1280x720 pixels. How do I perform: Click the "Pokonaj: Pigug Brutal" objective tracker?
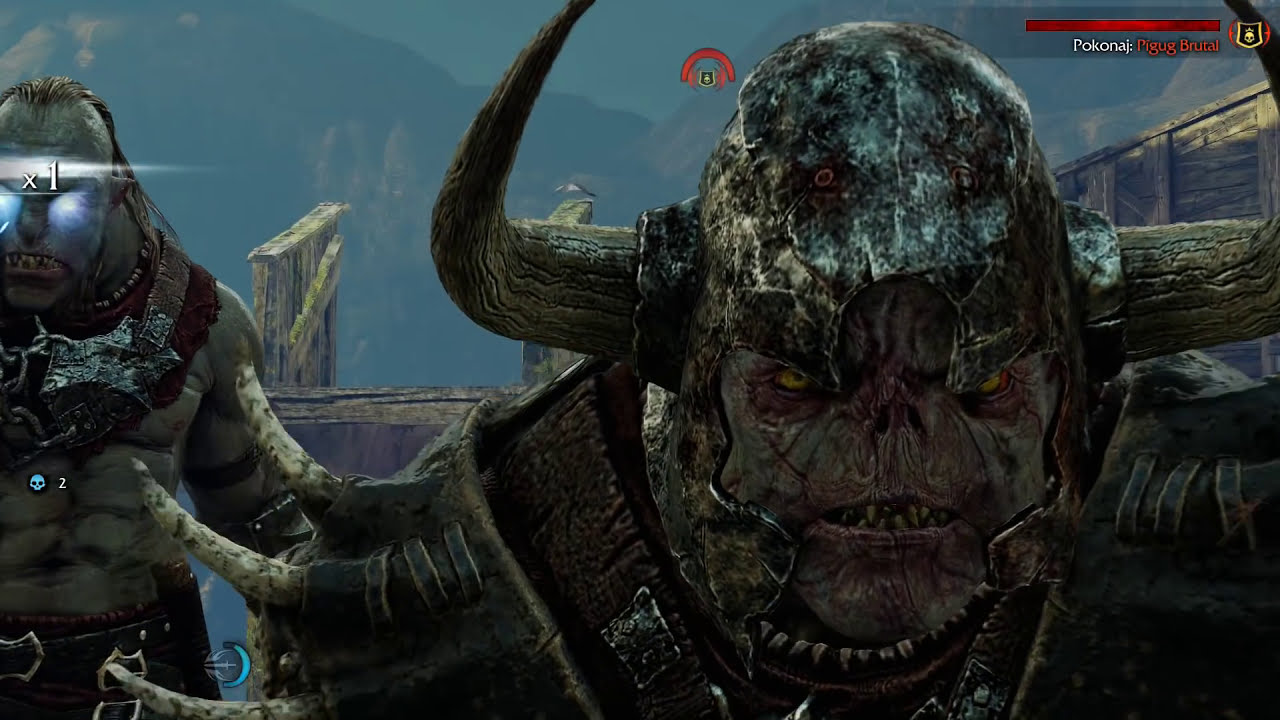pos(1145,45)
